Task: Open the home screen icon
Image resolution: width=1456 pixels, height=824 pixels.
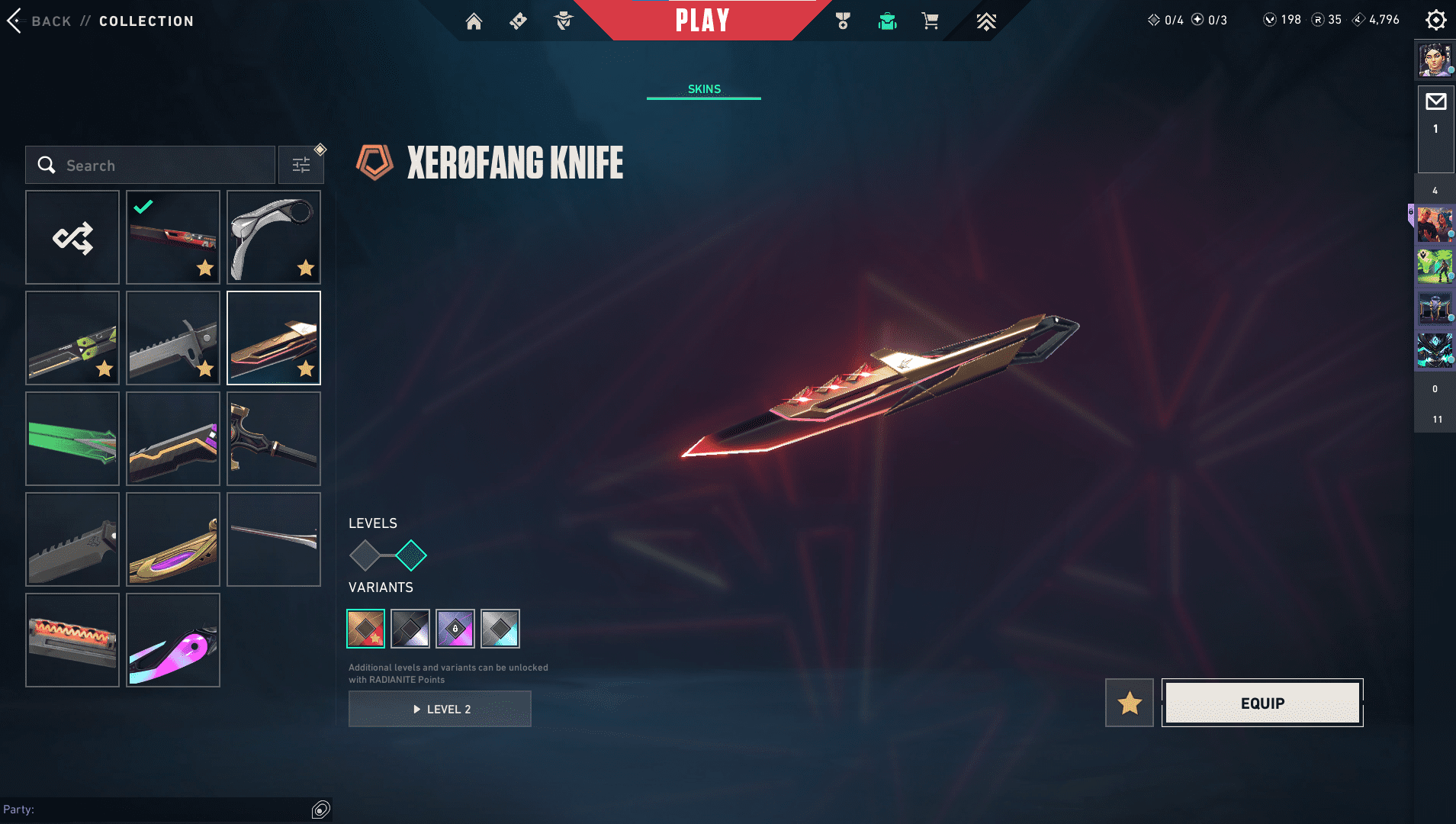Action: tap(474, 21)
